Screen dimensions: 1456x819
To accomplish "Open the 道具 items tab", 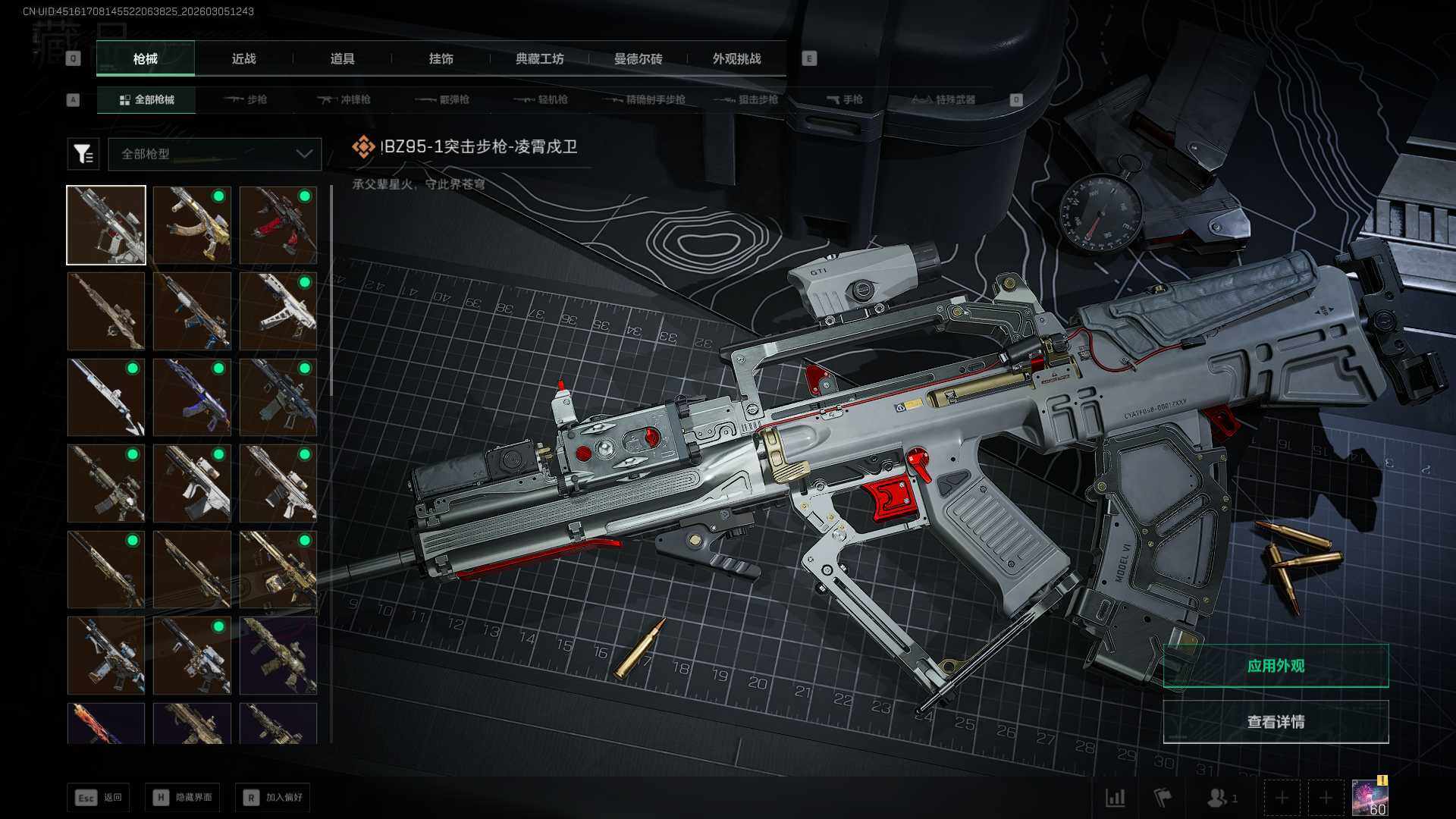I will click(342, 58).
